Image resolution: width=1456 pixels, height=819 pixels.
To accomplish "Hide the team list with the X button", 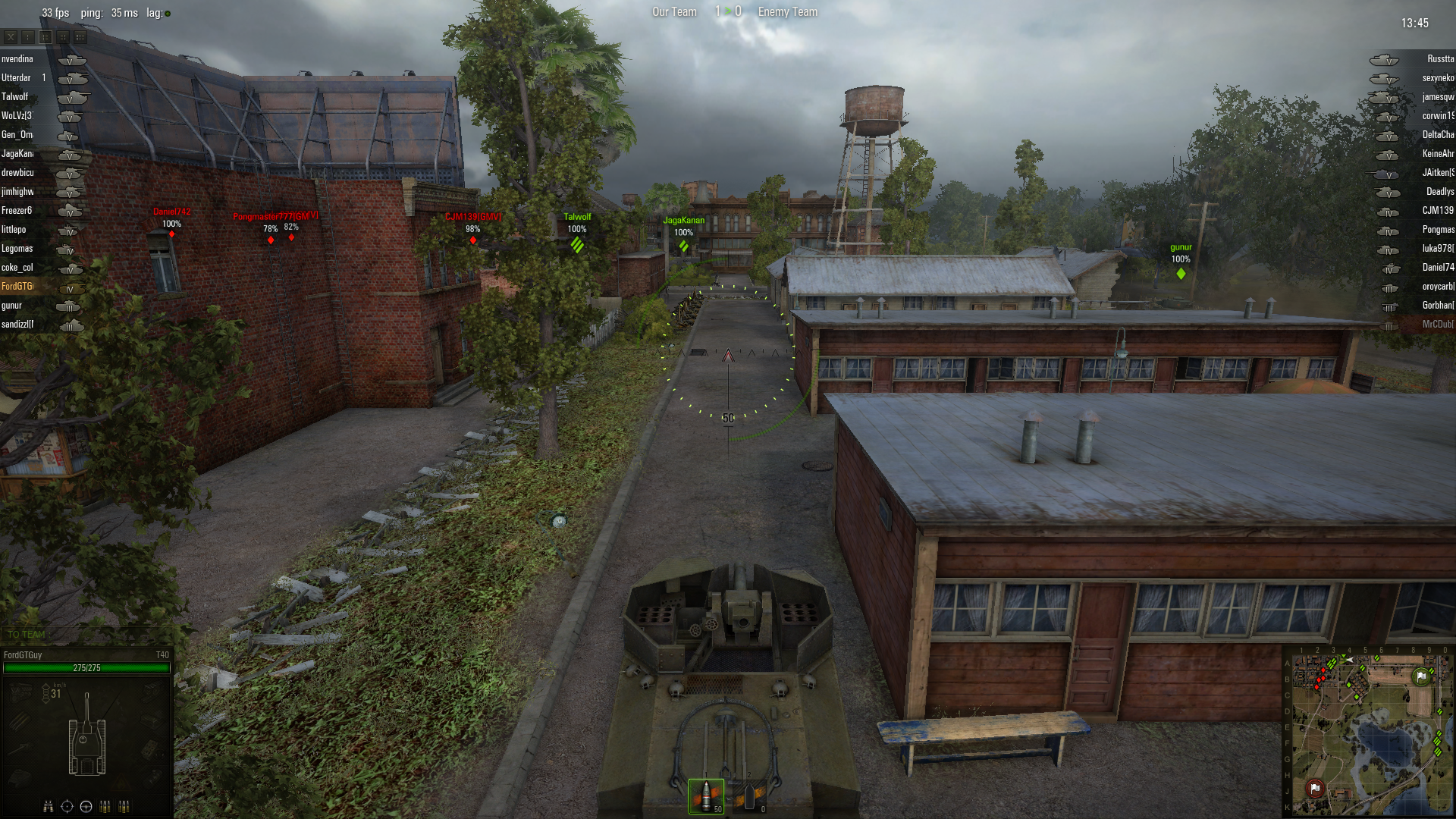I will (11, 36).
